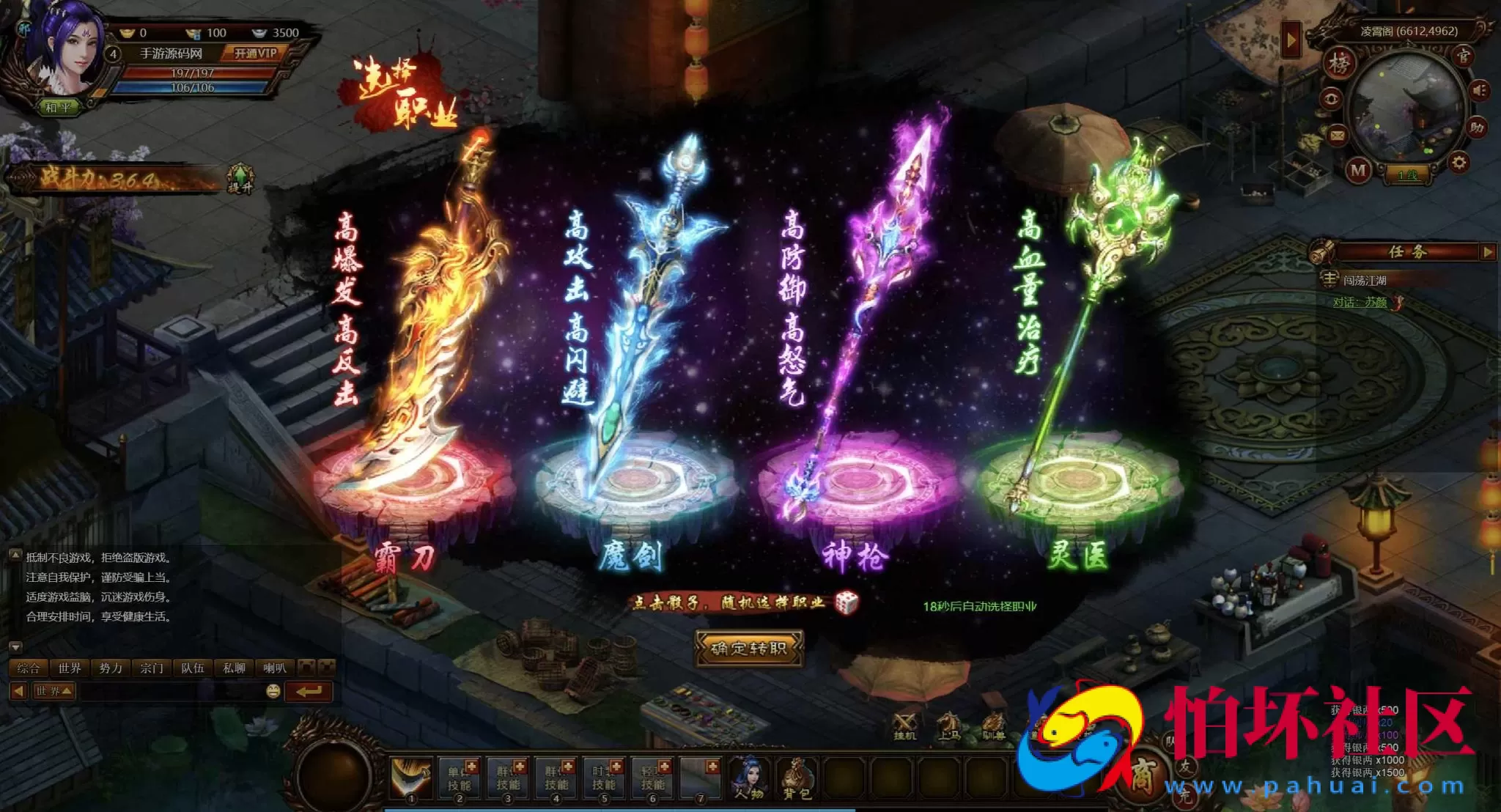Open the rankings via the 榜 icon beside minimap
Image resolution: width=1501 pixels, height=812 pixels.
point(1340,64)
